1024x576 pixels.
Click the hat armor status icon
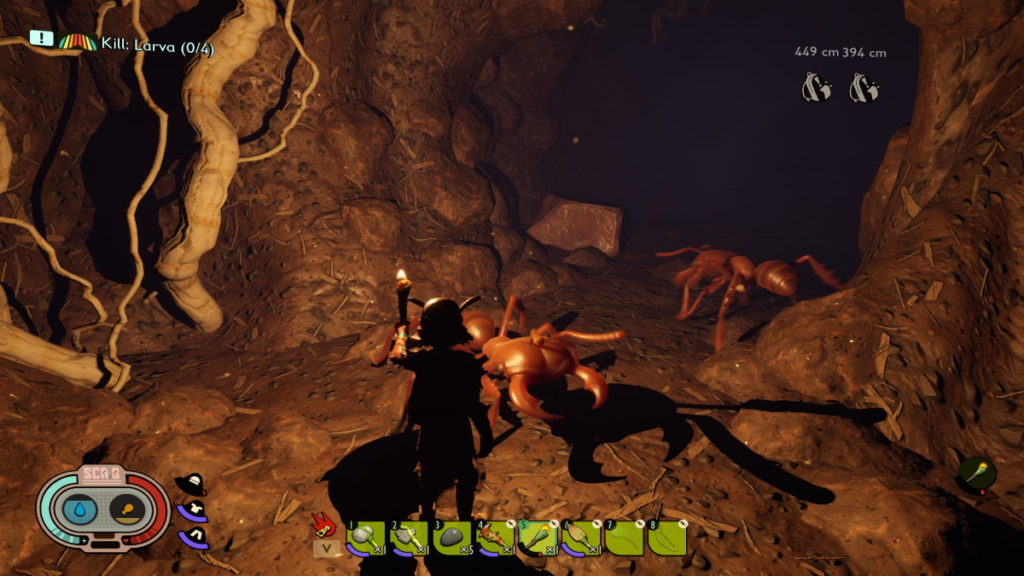point(190,484)
